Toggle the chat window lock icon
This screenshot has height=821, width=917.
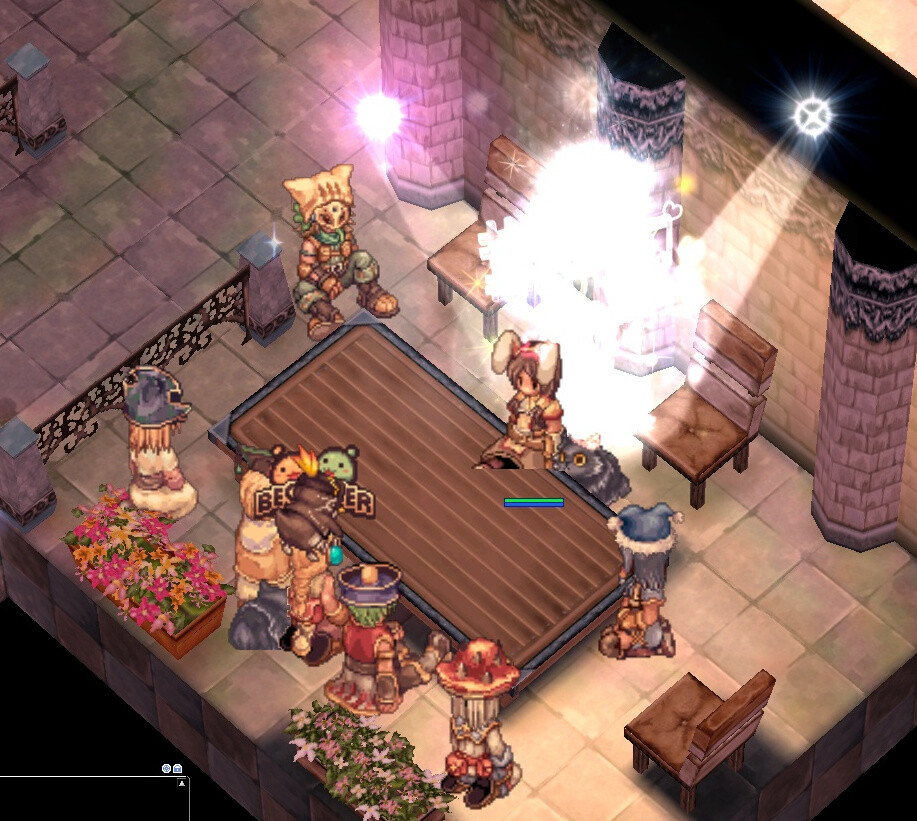(x=177, y=768)
